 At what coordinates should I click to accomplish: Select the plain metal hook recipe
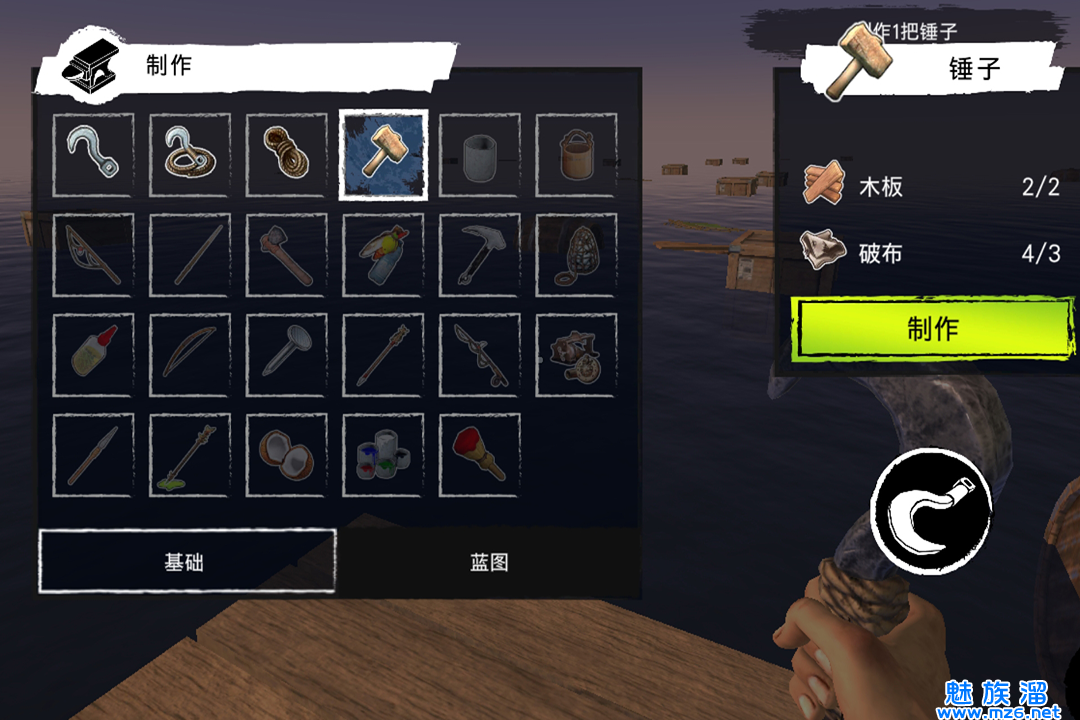tap(93, 154)
